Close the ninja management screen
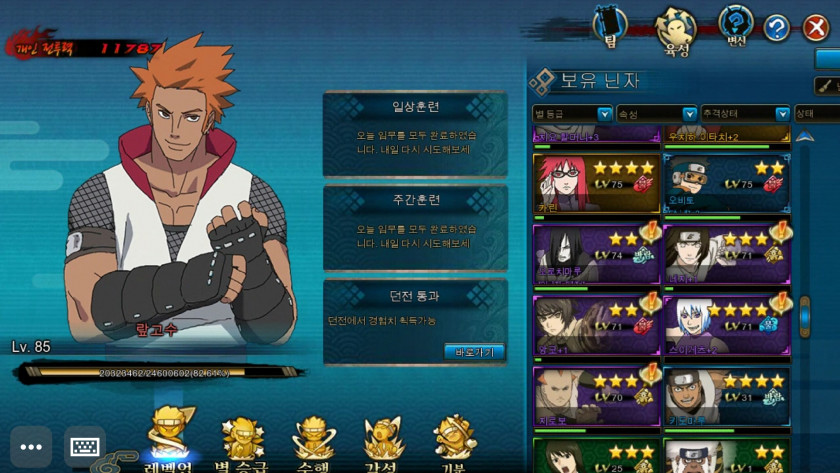Viewport: 840px width, 473px height. (x=816, y=28)
